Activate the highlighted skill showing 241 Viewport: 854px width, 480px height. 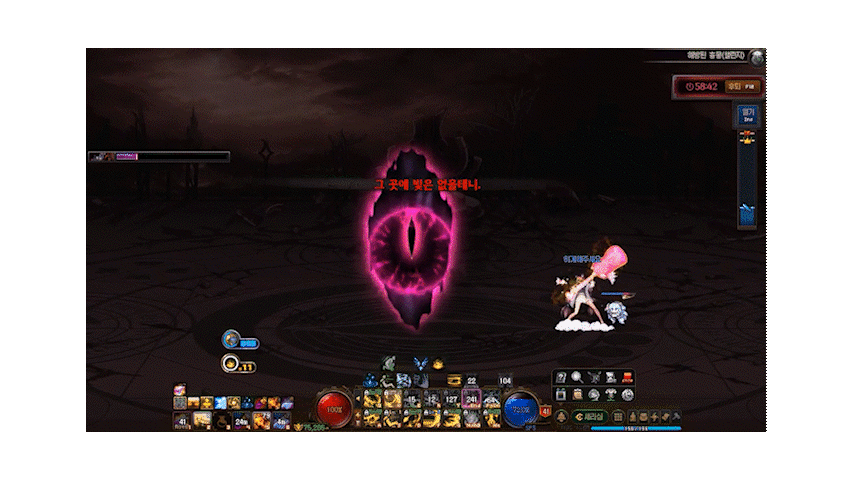pyautogui.click(x=471, y=399)
